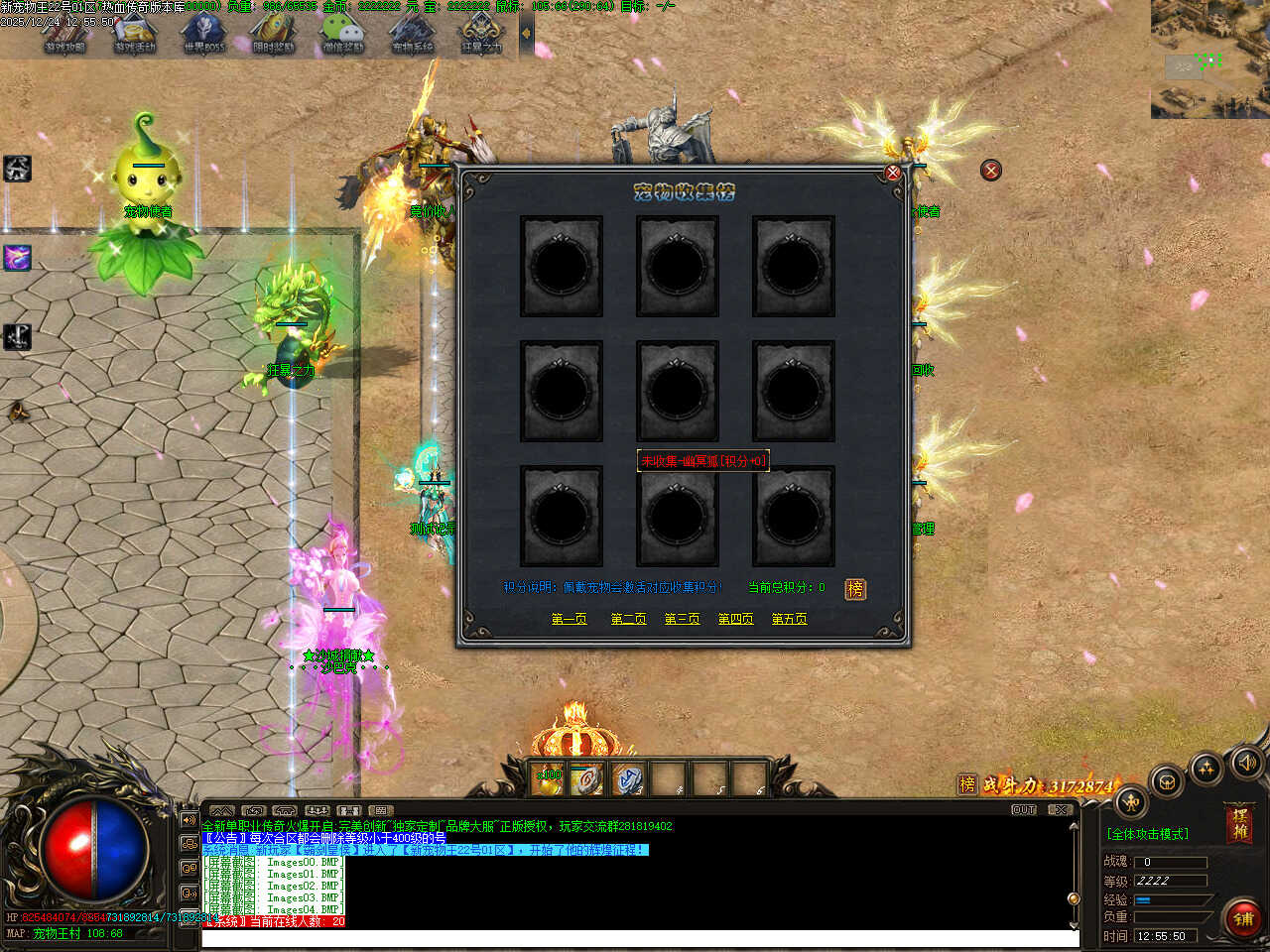
Task: Switch to page two (第二页)
Action: [628, 619]
